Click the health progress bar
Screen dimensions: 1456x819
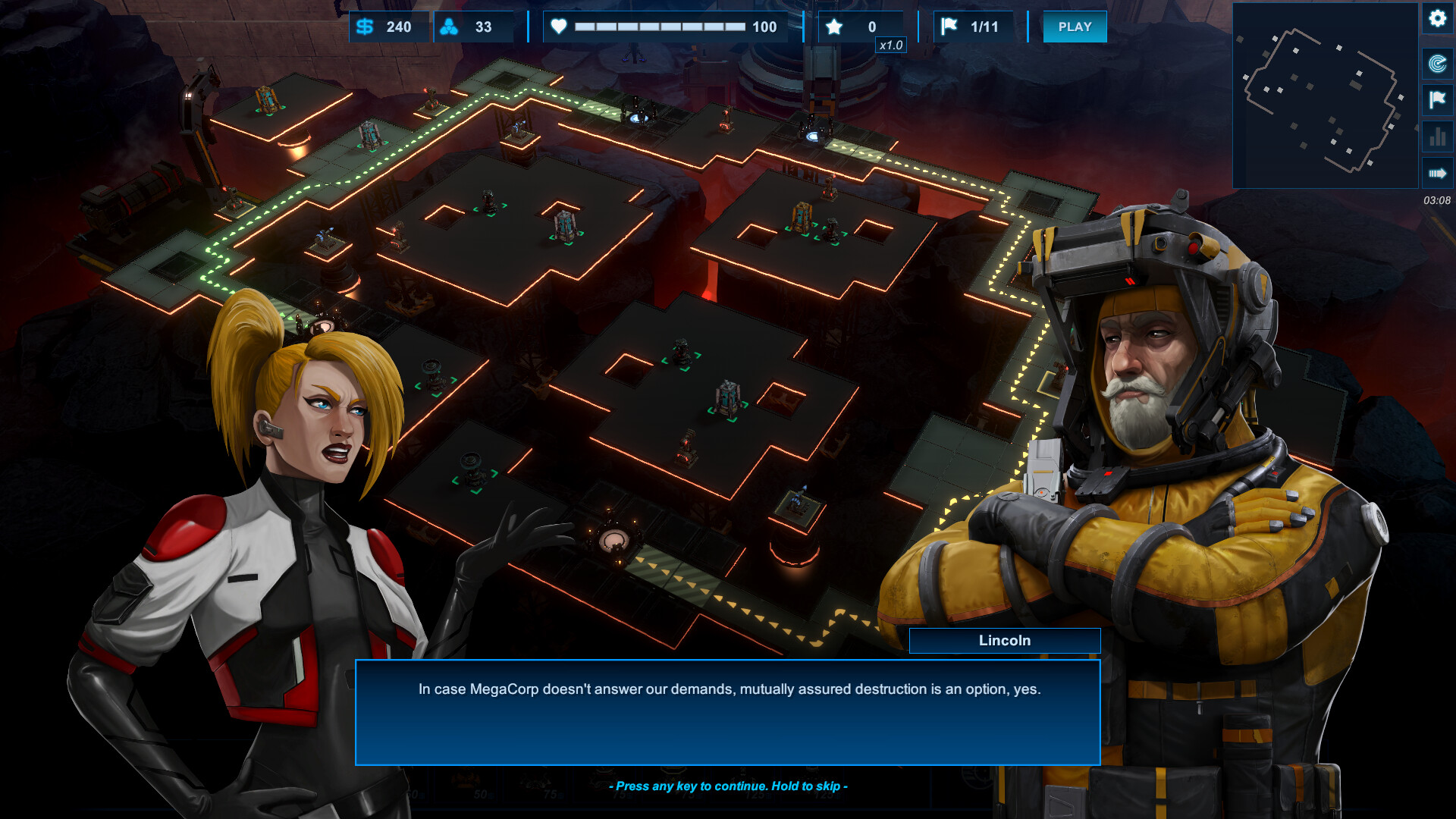[x=660, y=27]
